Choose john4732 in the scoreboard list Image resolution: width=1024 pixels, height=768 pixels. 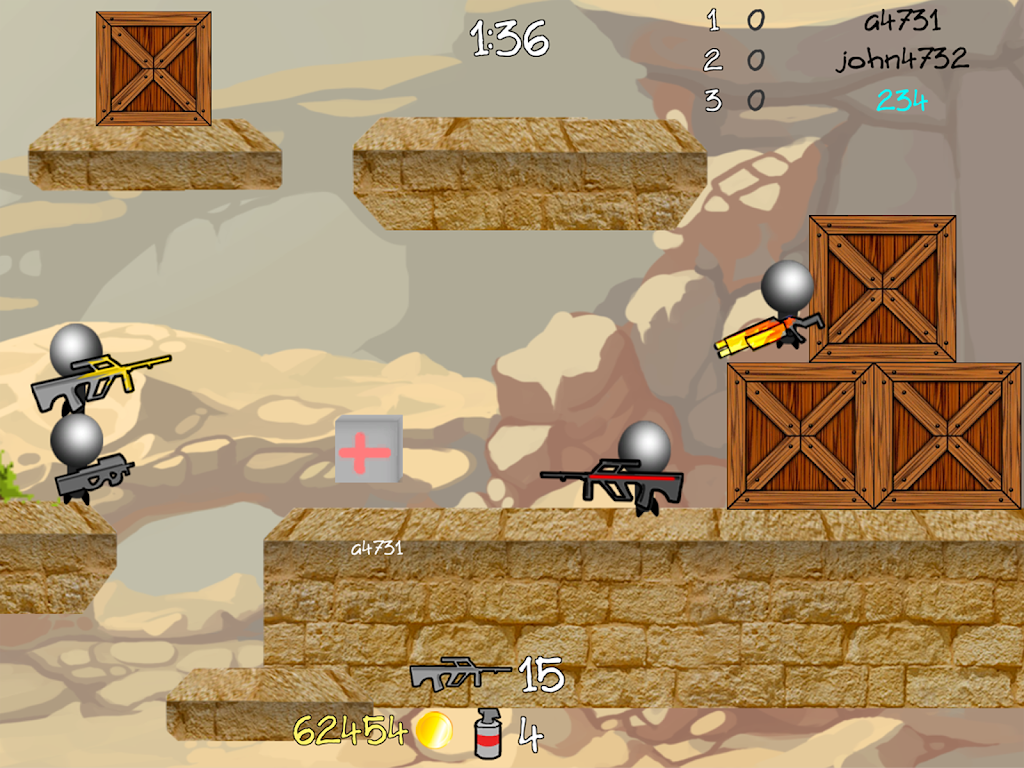click(902, 59)
